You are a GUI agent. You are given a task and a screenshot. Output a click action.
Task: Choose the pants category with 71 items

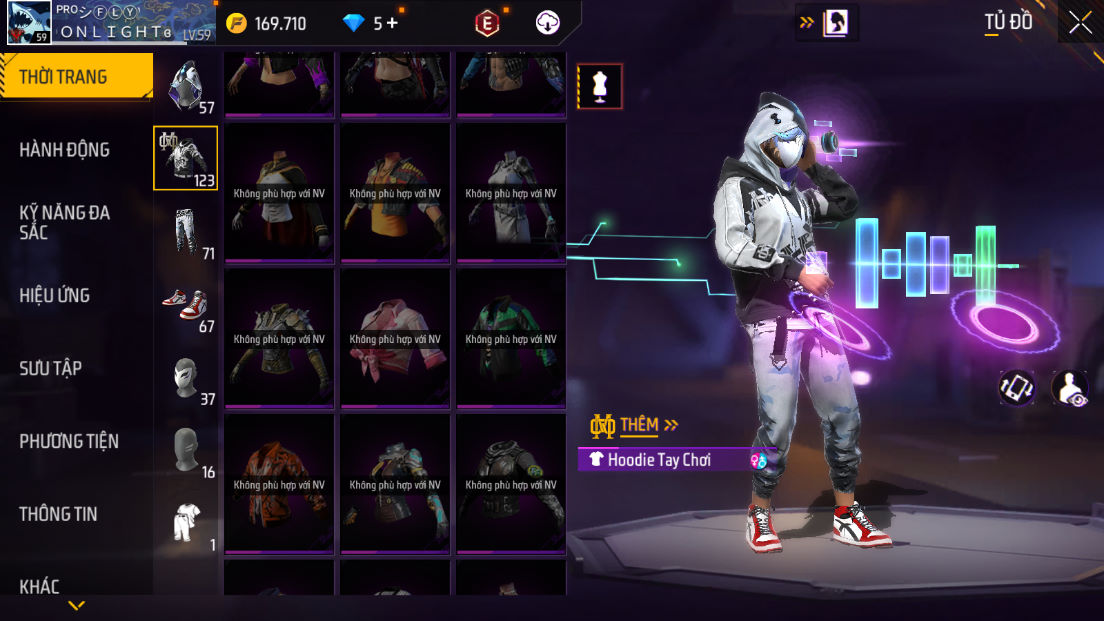[186, 232]
